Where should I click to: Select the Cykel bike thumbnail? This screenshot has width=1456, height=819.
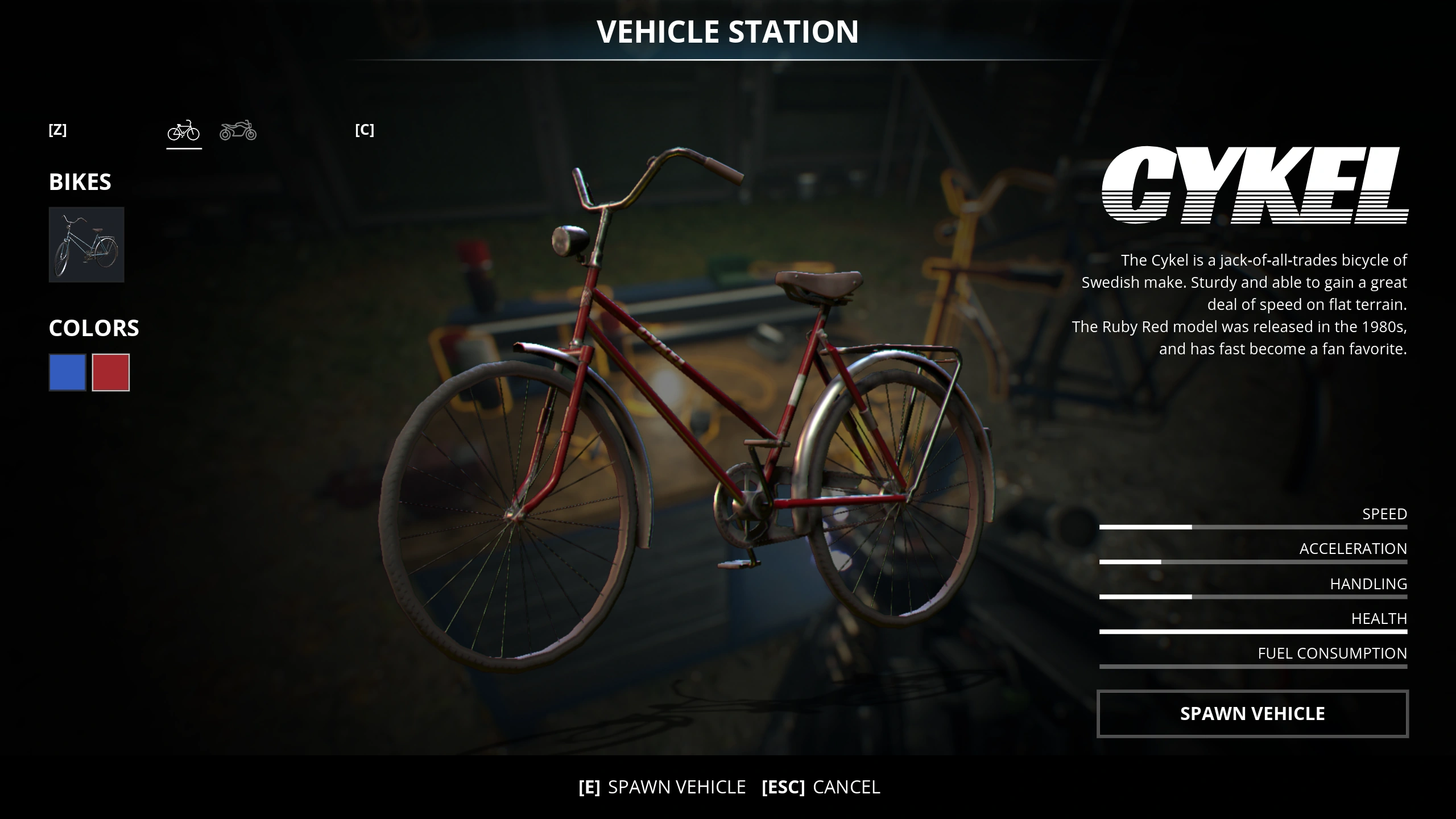86,245
